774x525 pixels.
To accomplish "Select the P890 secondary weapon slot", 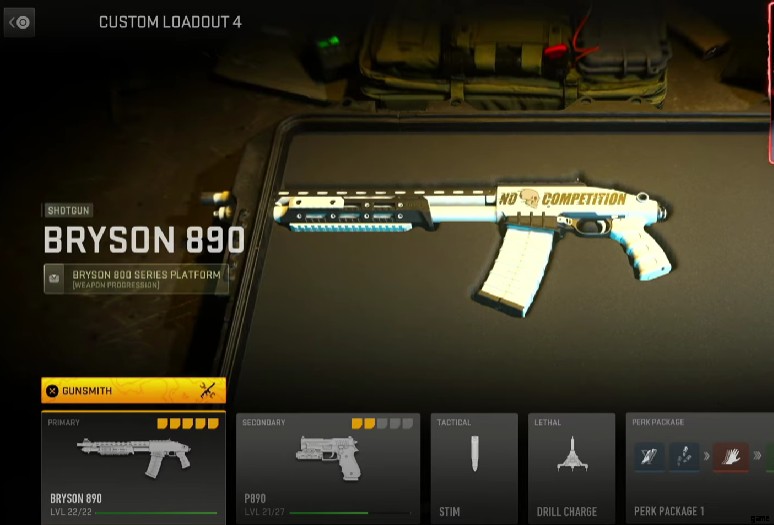I will tap(328, 467).
